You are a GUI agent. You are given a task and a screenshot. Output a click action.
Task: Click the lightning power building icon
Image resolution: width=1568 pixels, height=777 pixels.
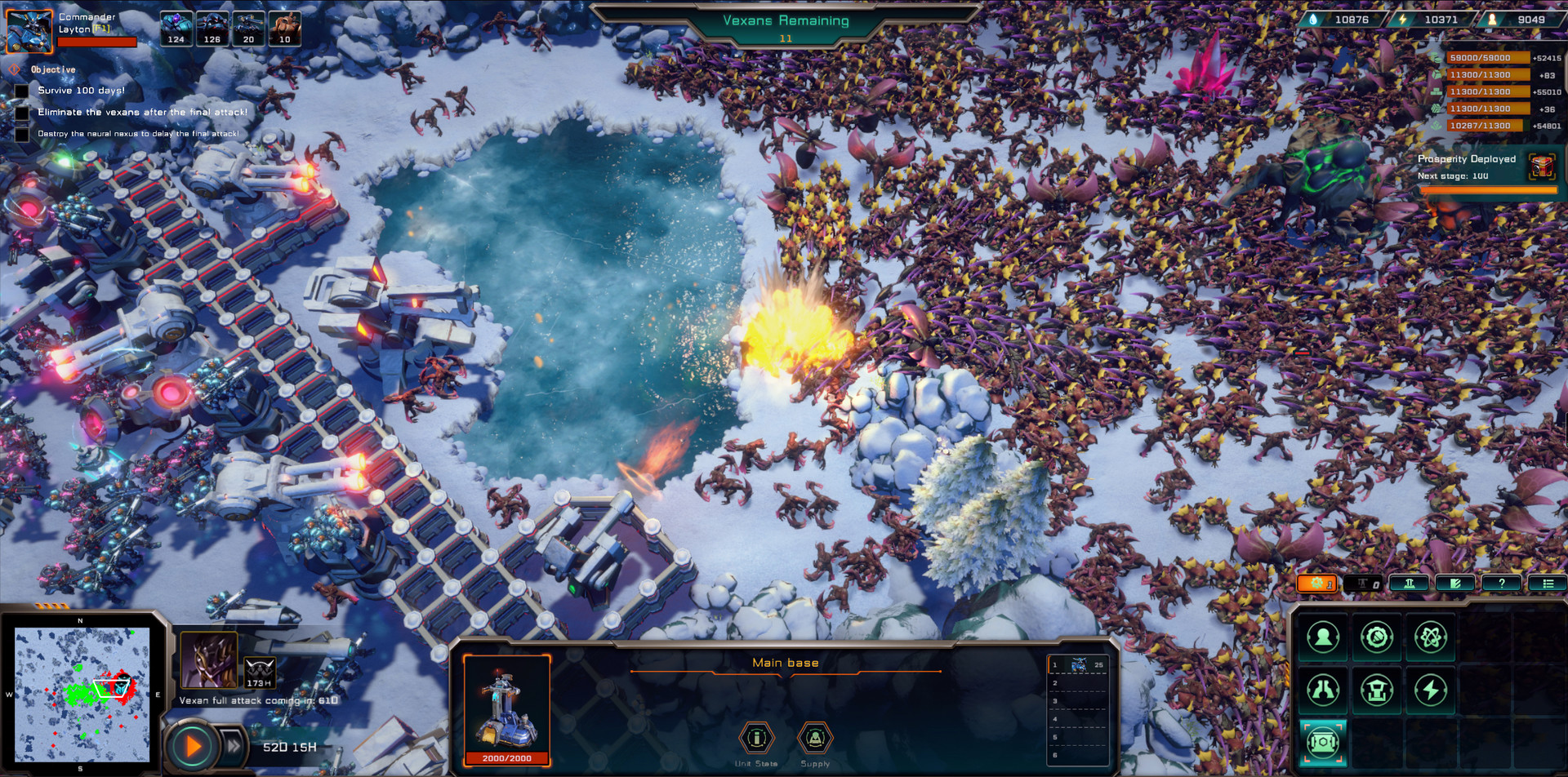(x=1431, y=689)
